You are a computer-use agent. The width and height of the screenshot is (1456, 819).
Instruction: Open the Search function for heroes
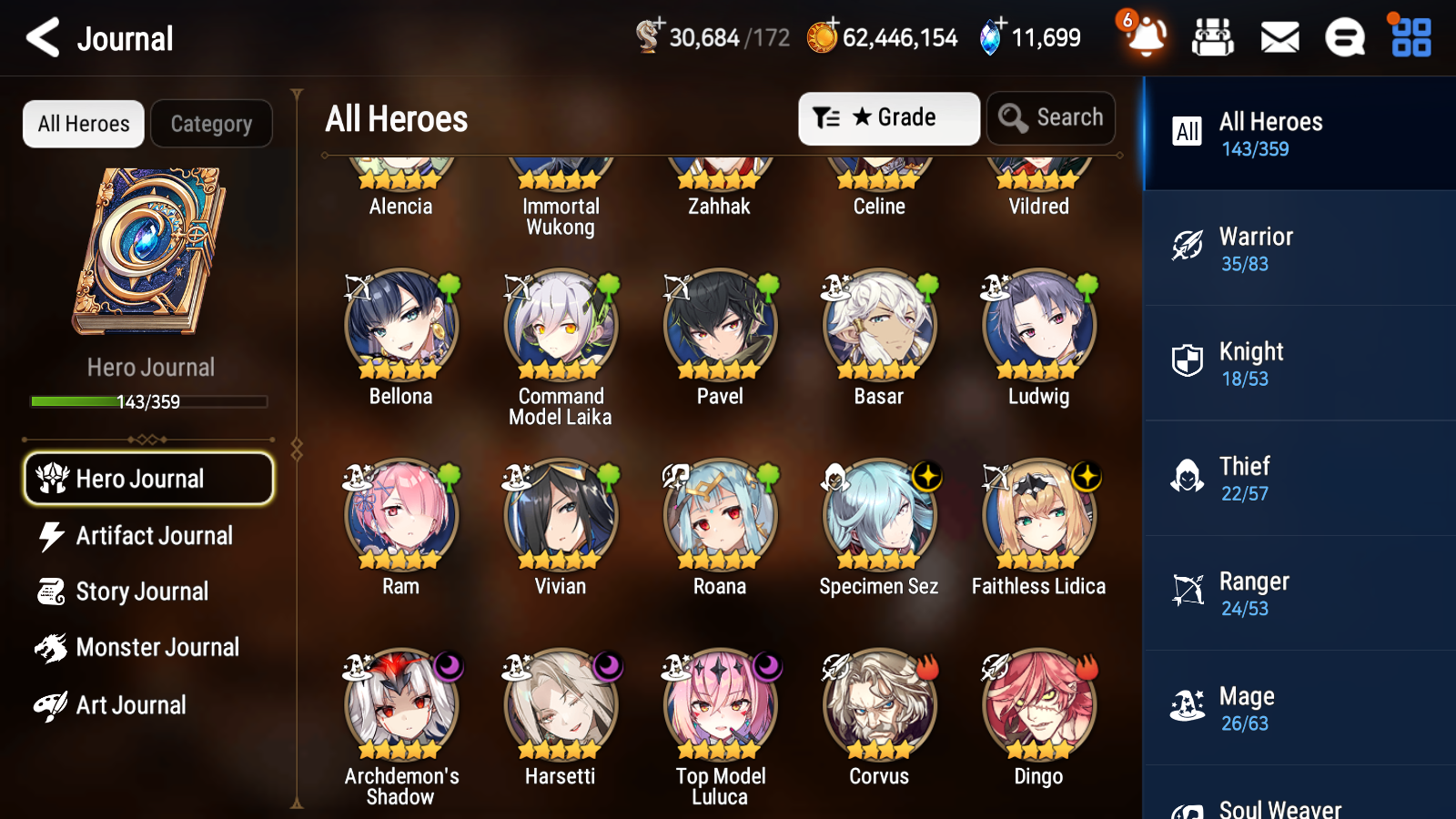1051,117
